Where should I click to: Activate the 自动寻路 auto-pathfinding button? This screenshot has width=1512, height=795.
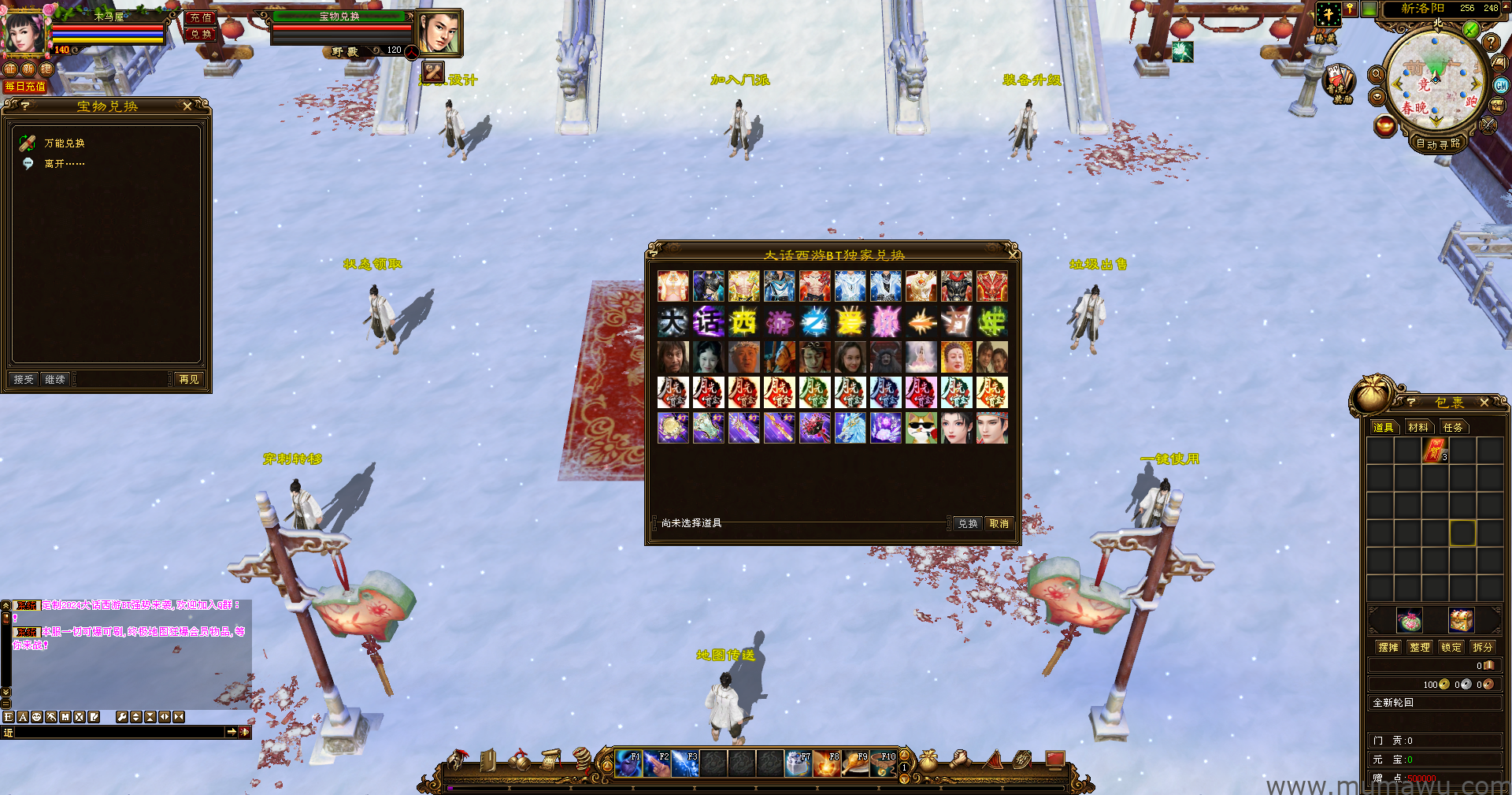pos(1438,144)
